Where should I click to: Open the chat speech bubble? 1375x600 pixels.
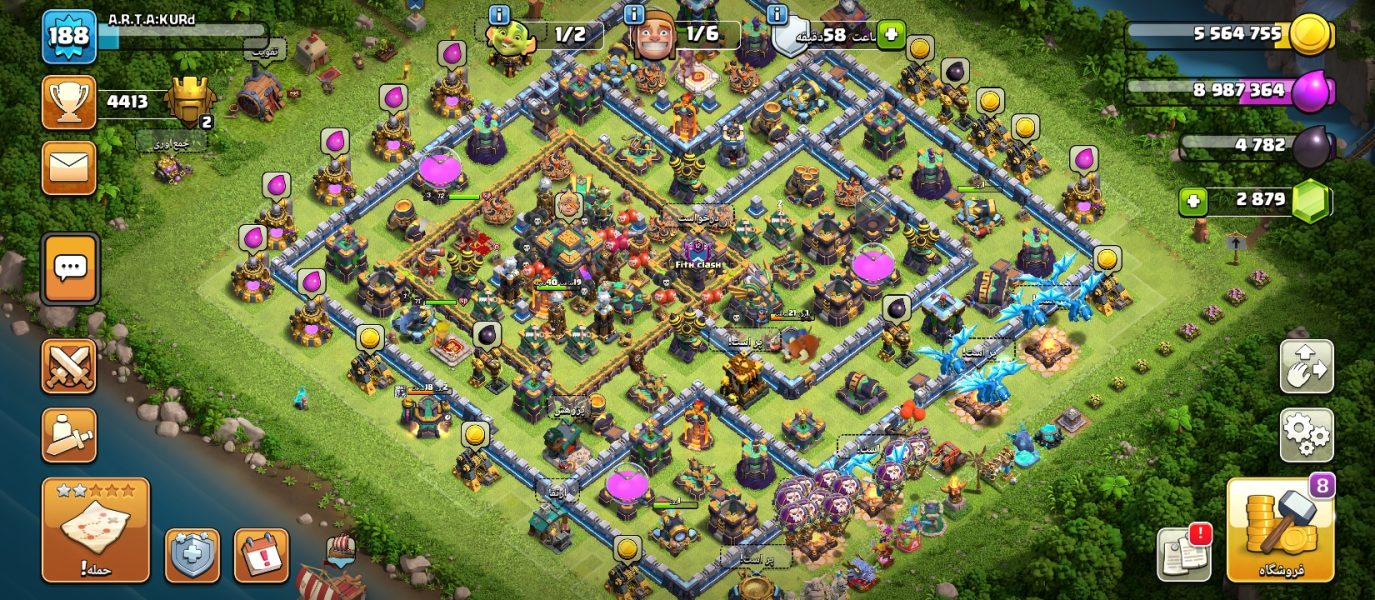[x=70, y=268]
